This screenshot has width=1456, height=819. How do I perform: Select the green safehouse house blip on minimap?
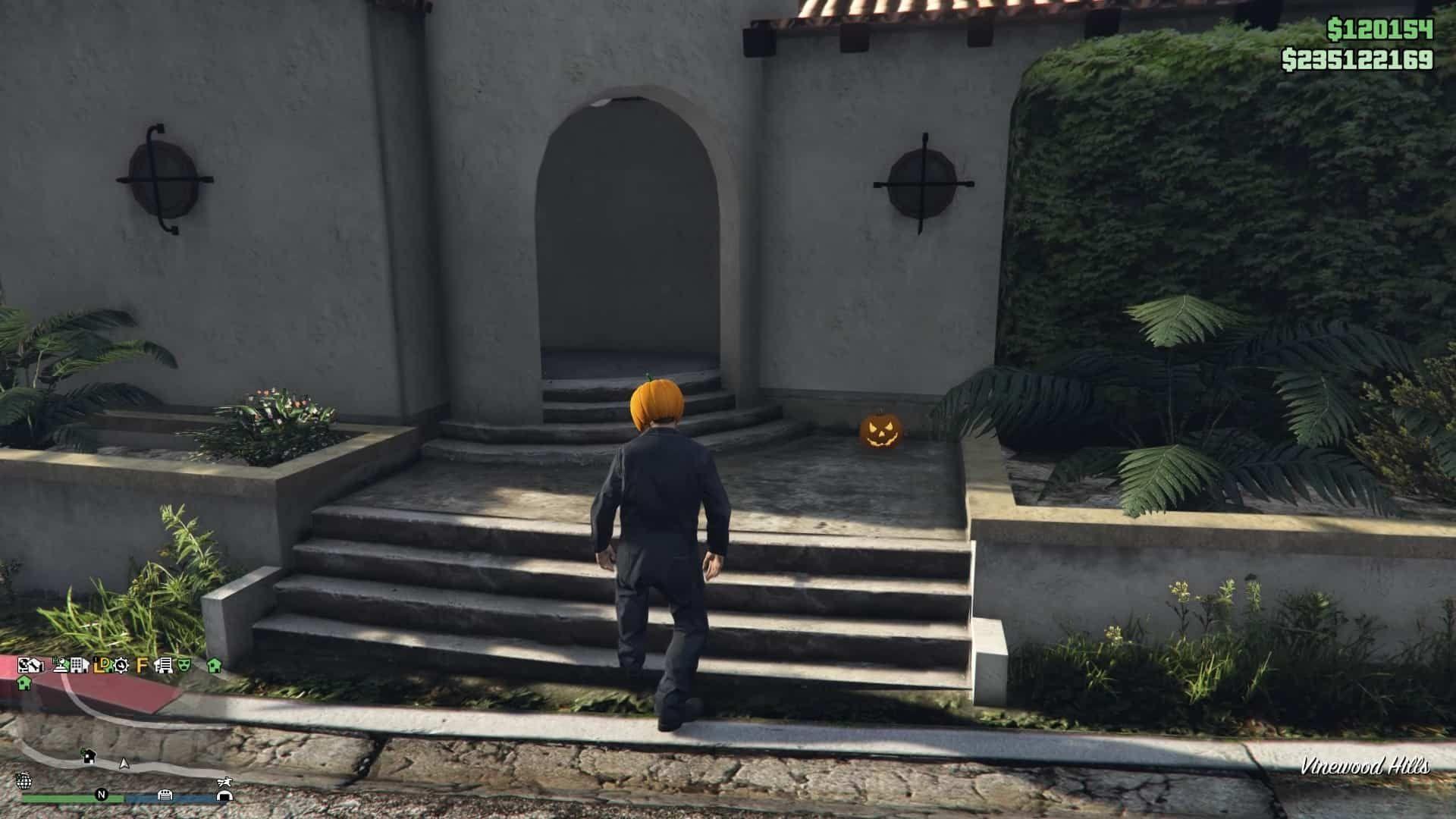point(24,684)
